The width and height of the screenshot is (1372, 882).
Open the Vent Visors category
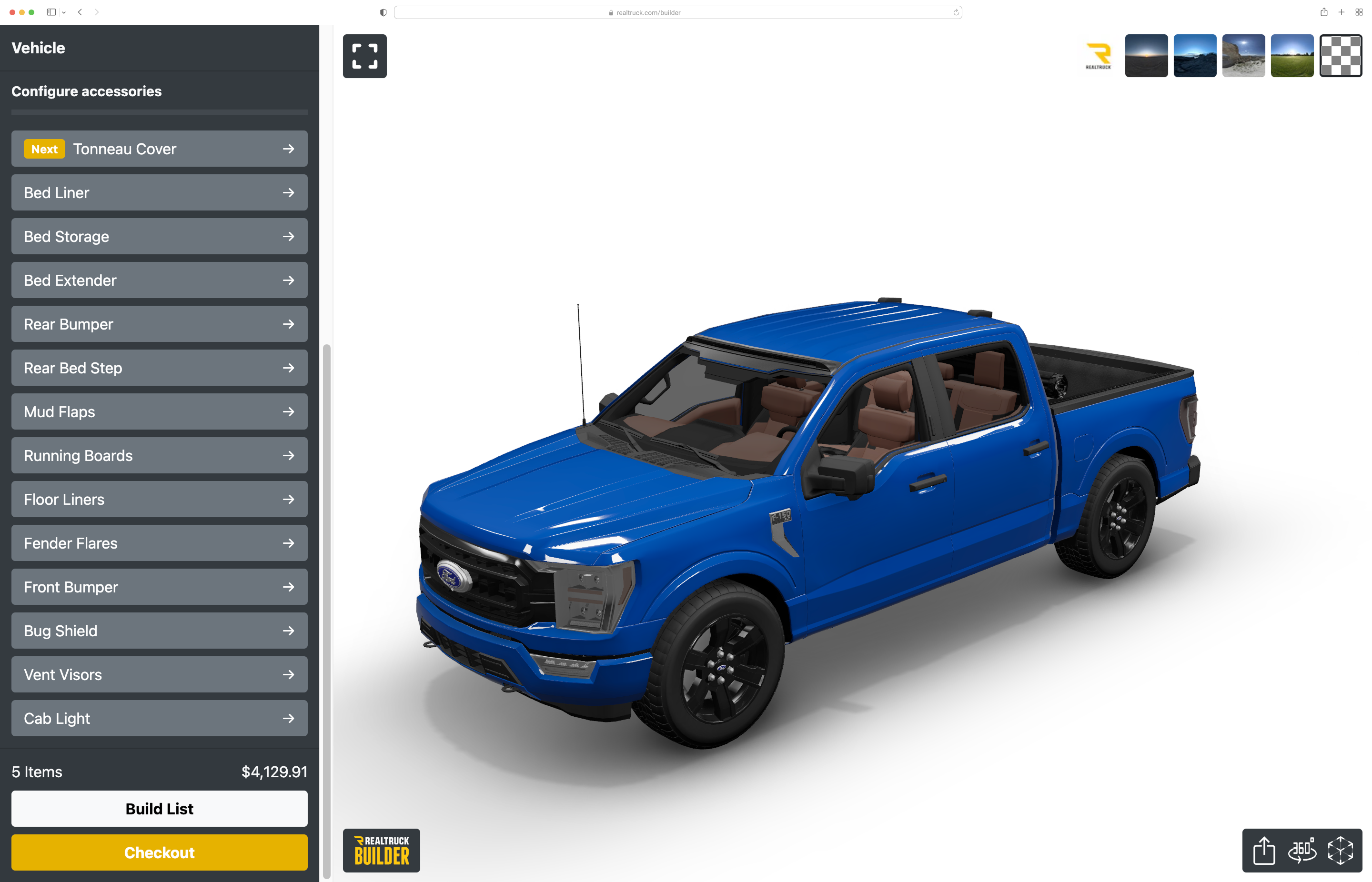(159, 675)
